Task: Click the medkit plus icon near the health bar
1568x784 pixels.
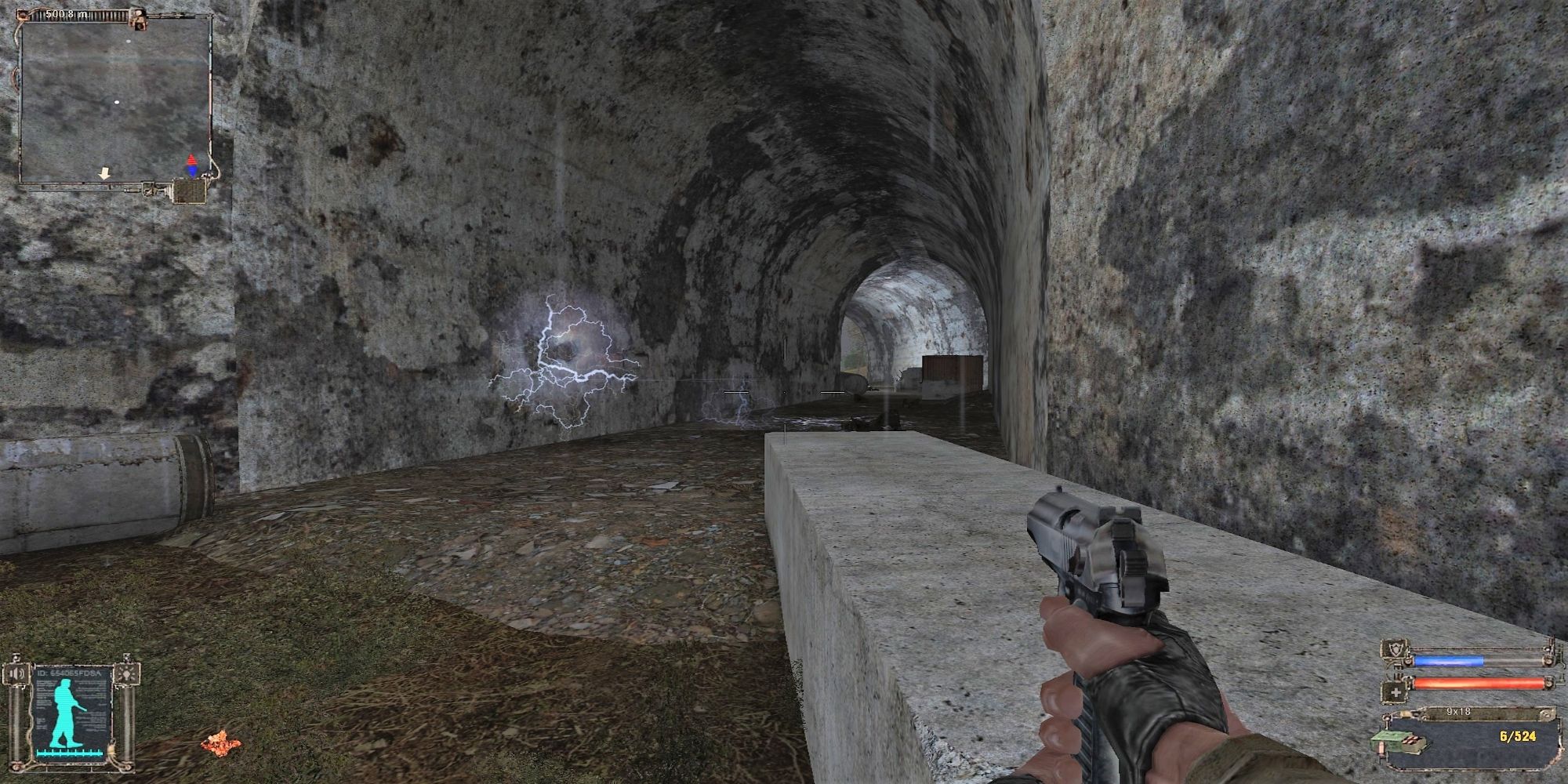Action: [x=1396, y=692]
